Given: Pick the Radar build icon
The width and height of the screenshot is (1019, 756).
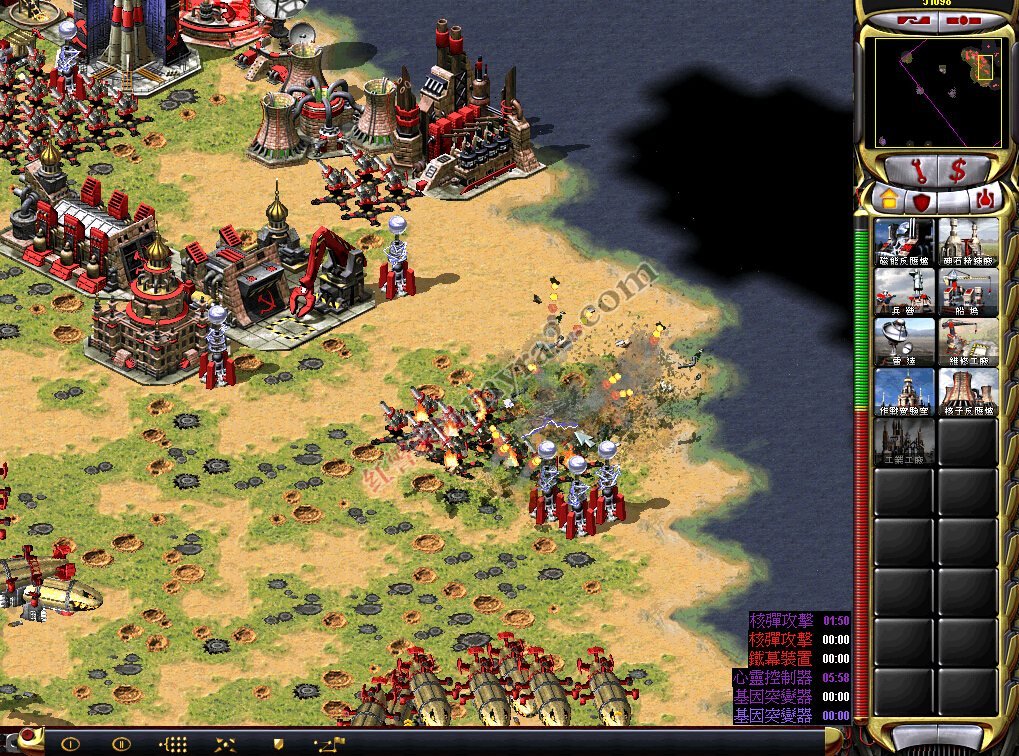Looking at the screenshot, I should coord(904,341).
